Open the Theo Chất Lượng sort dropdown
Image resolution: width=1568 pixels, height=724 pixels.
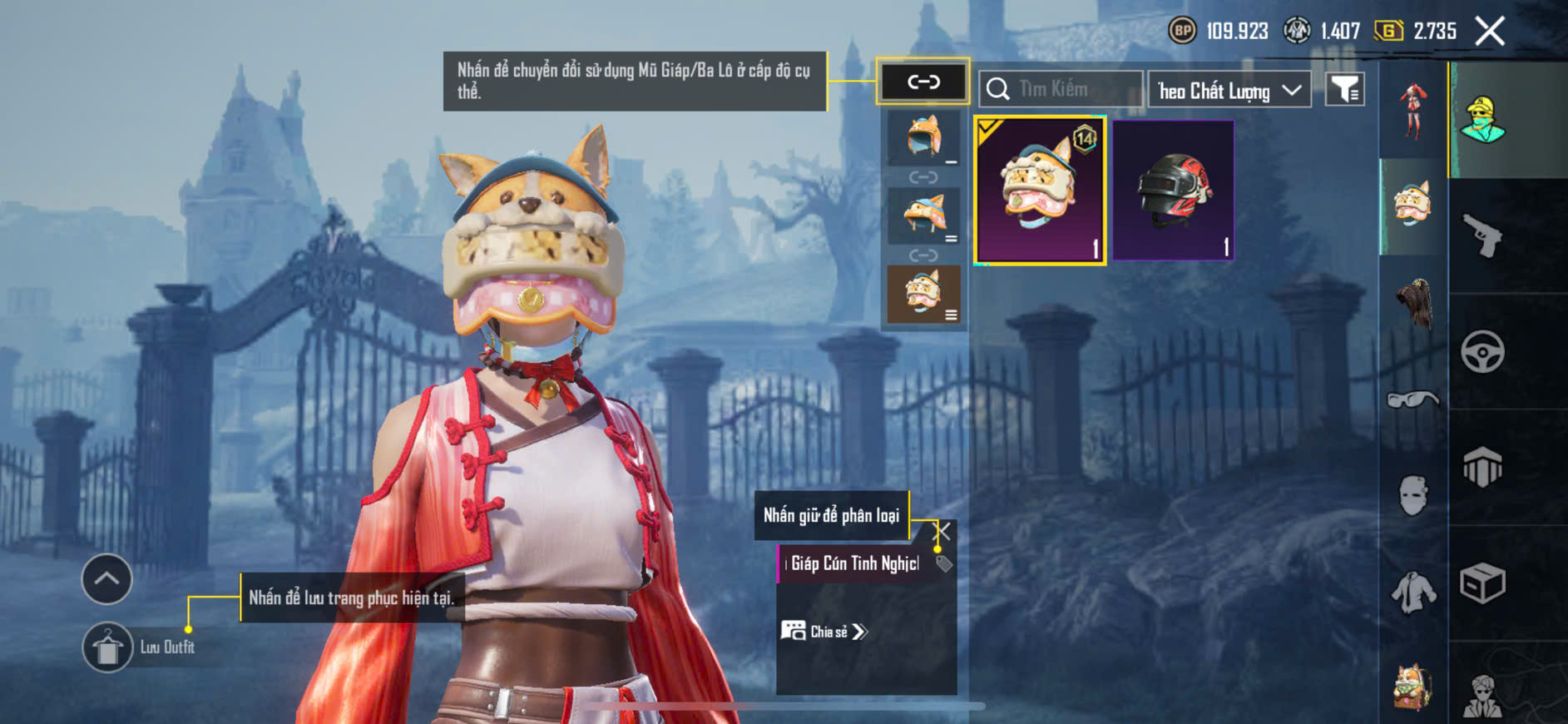click(1229, 90)
